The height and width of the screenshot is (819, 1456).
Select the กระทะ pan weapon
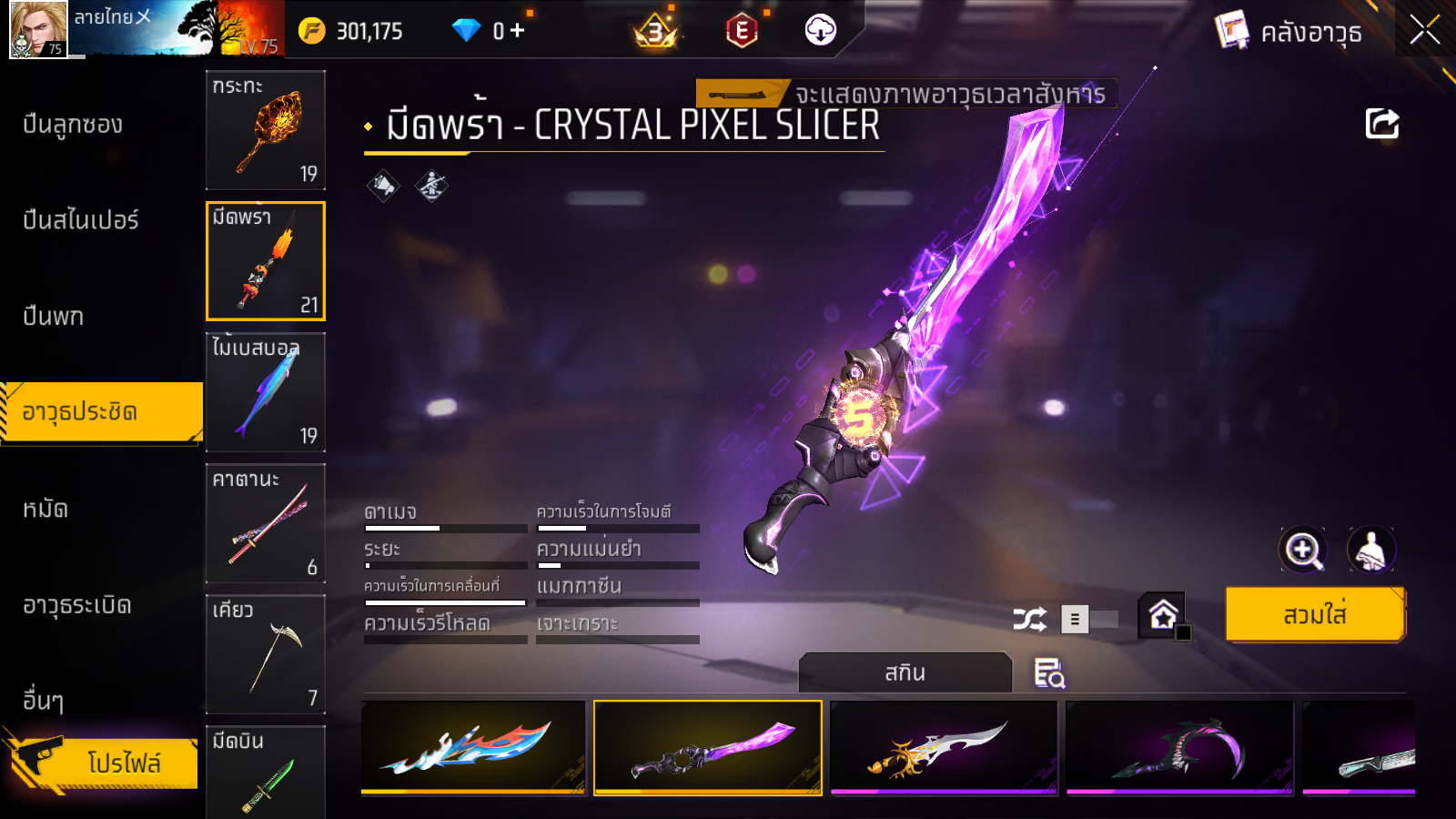point(266,130)
